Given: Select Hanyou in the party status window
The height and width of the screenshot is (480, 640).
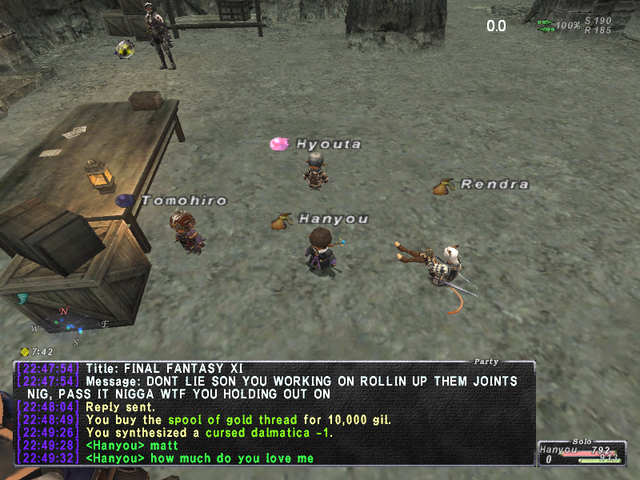Looking at the screenshot, I should [x=558, y=451].
